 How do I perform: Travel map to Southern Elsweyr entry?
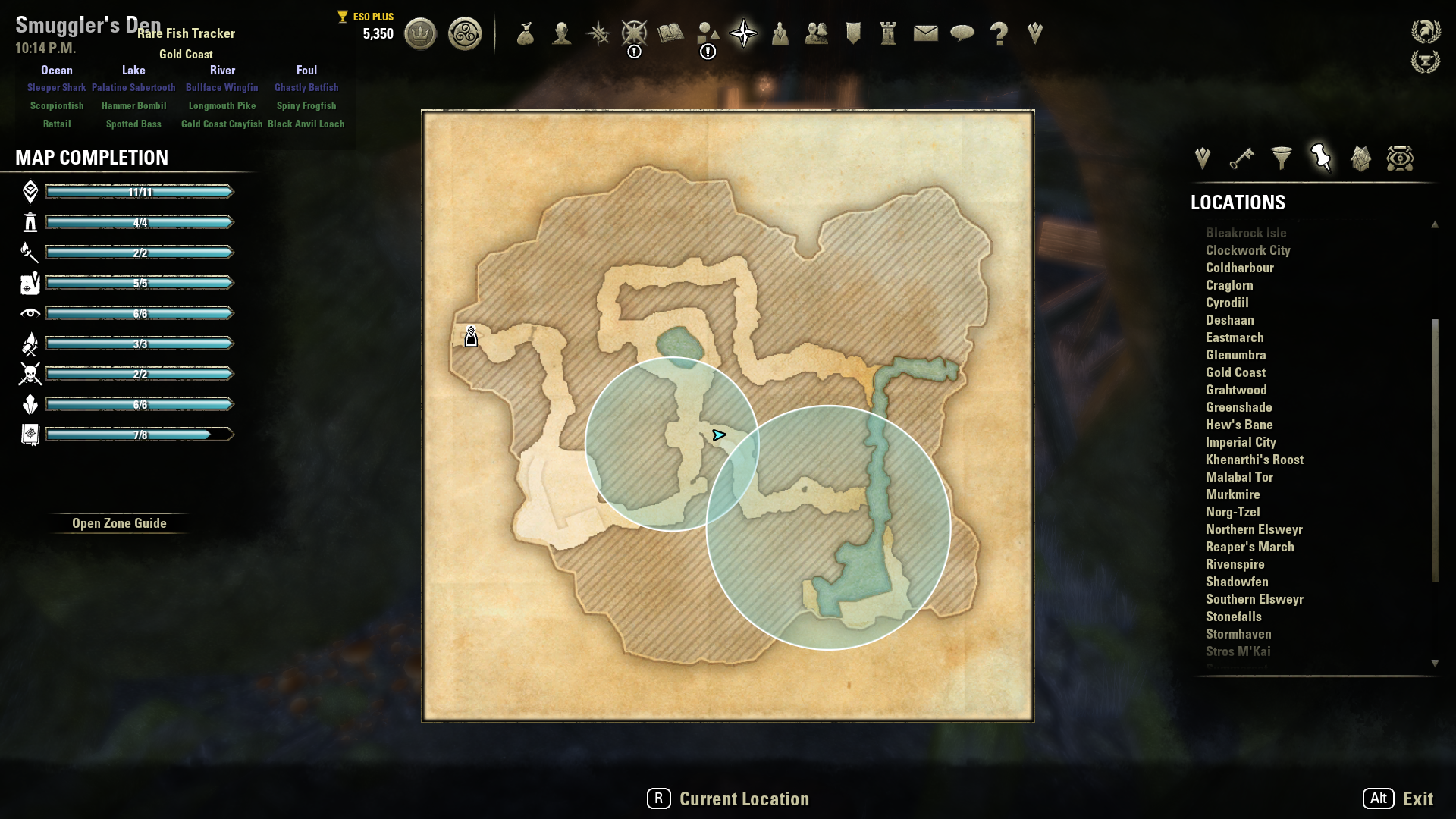[1254, 599]
